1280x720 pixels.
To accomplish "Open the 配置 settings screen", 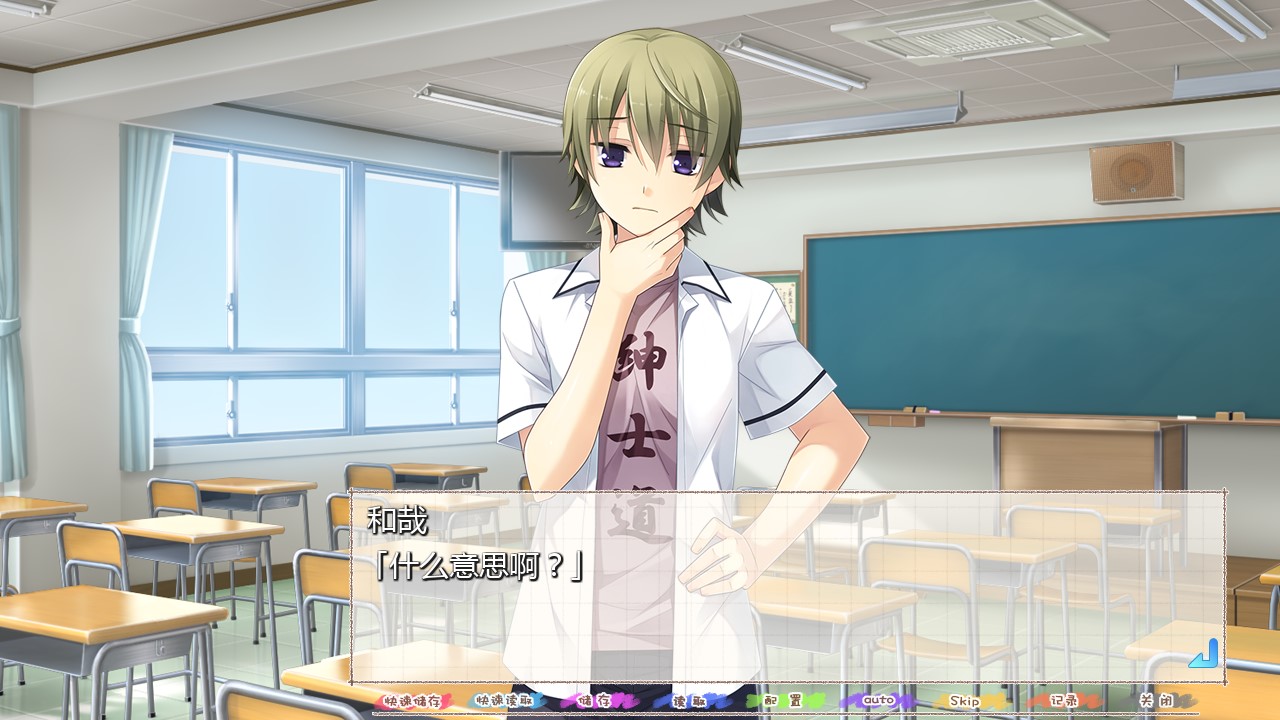I will (783, 701).
